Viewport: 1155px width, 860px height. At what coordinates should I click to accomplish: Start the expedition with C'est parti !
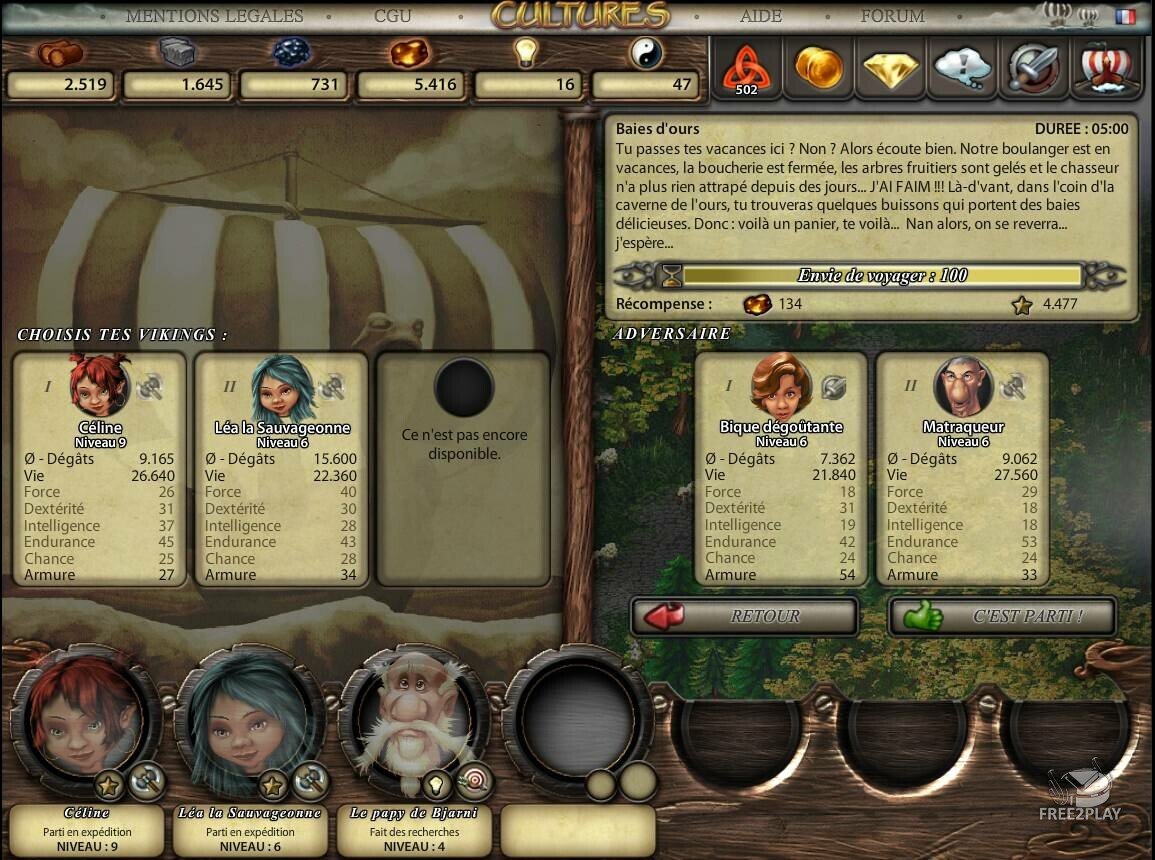coord(1002,616)
